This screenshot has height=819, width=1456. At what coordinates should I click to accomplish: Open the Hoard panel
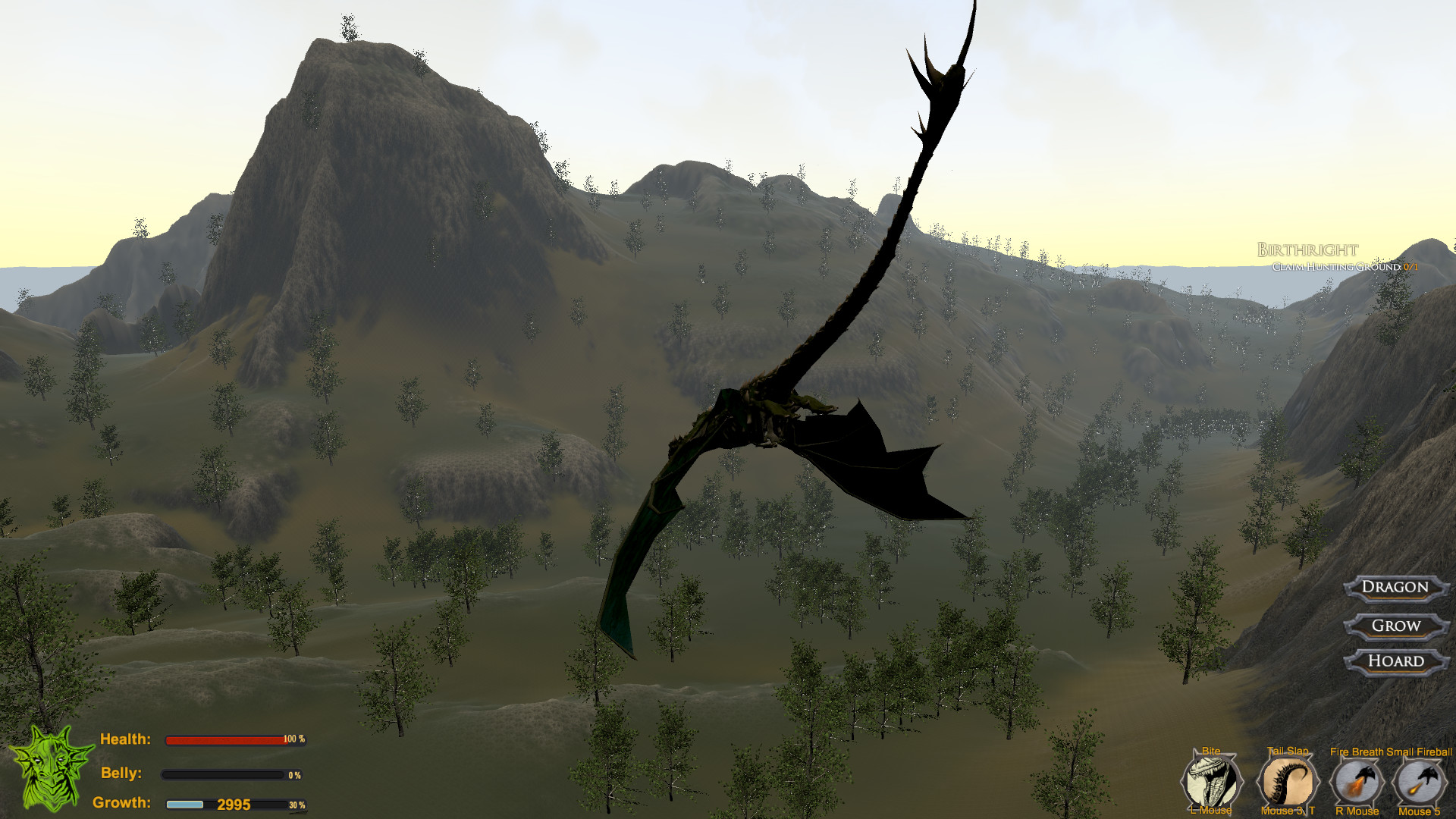pyautogui.click(x=1395, y=661)
